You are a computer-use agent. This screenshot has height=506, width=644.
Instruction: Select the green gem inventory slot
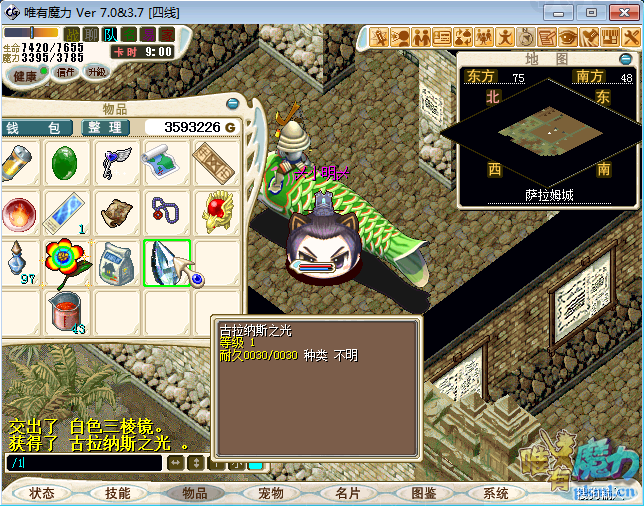point(66,162)
